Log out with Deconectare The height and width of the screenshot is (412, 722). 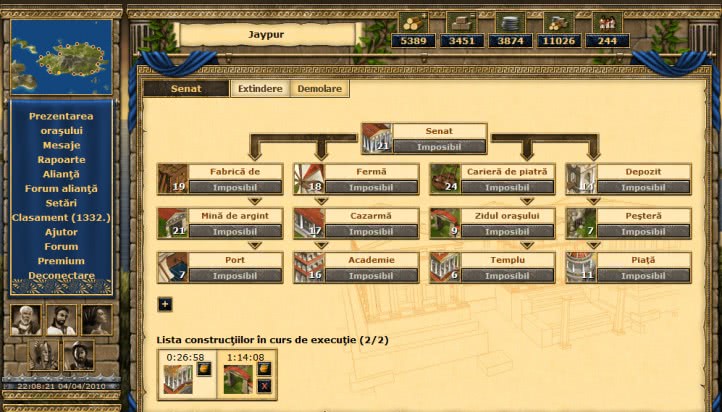click(61, 276)
